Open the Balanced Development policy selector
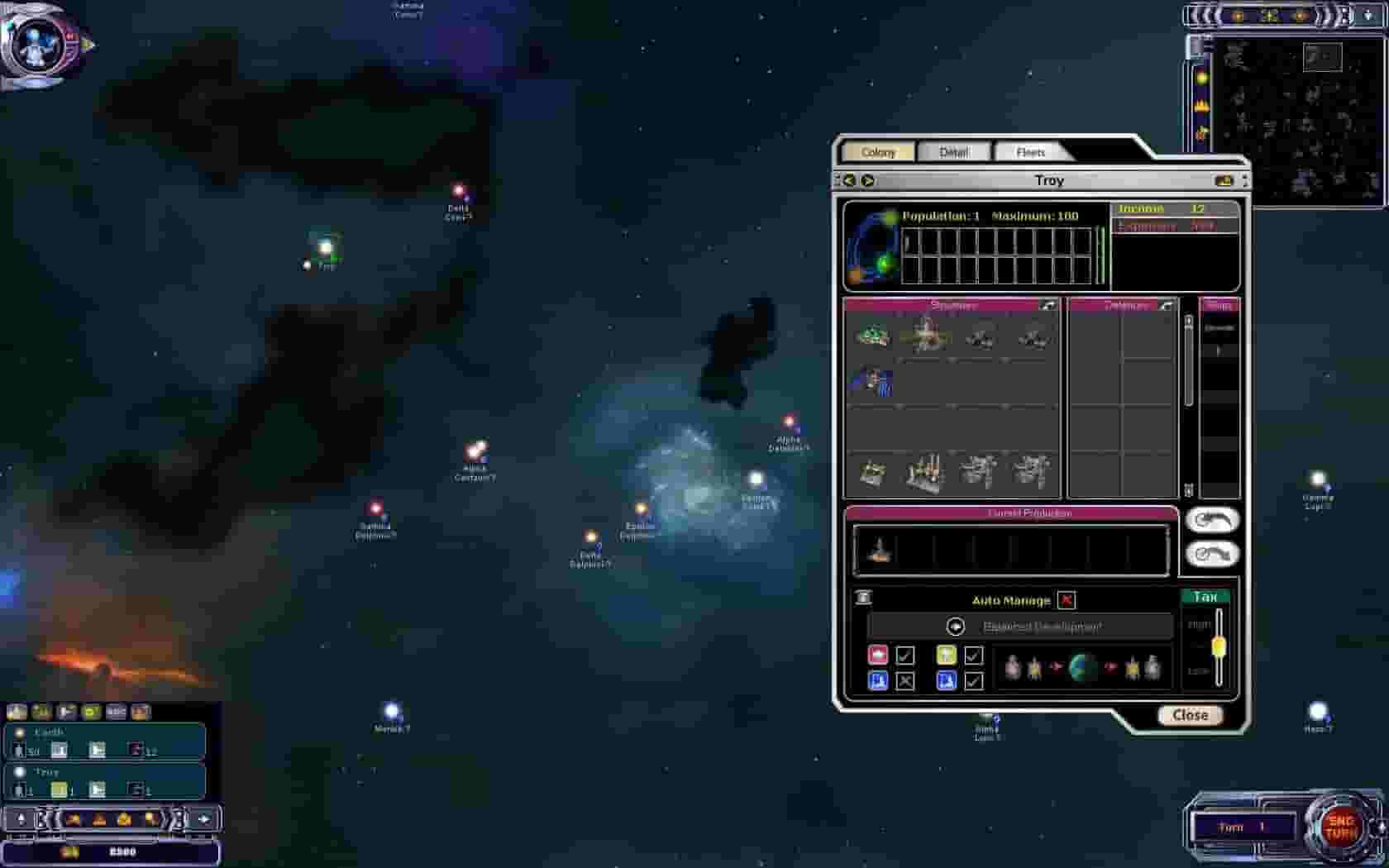Screen dimensions: 1389x868 957,627
